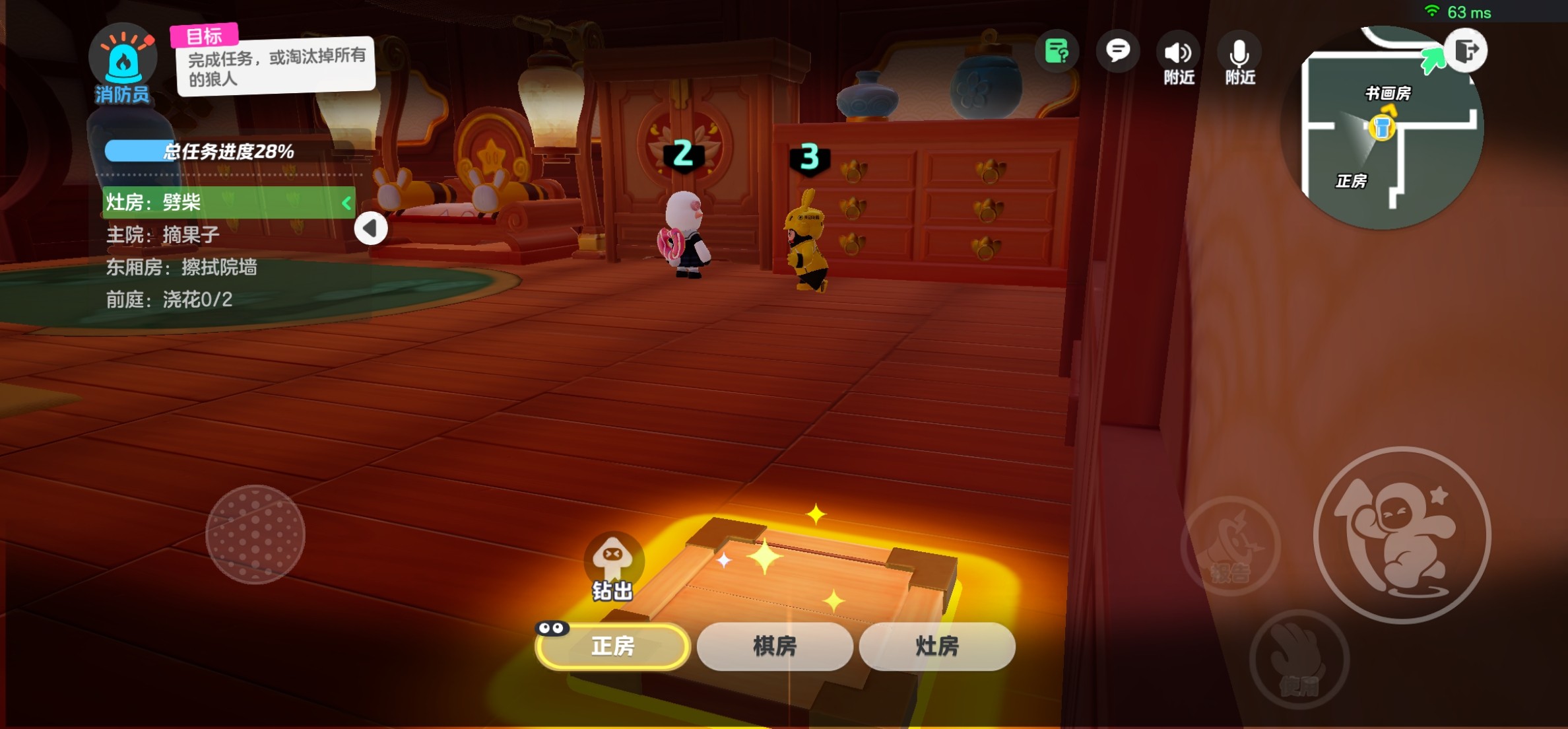Toggle the nearby speaker audio
The height and width of the screenshot is (729, 1568).
point(1179,58)
